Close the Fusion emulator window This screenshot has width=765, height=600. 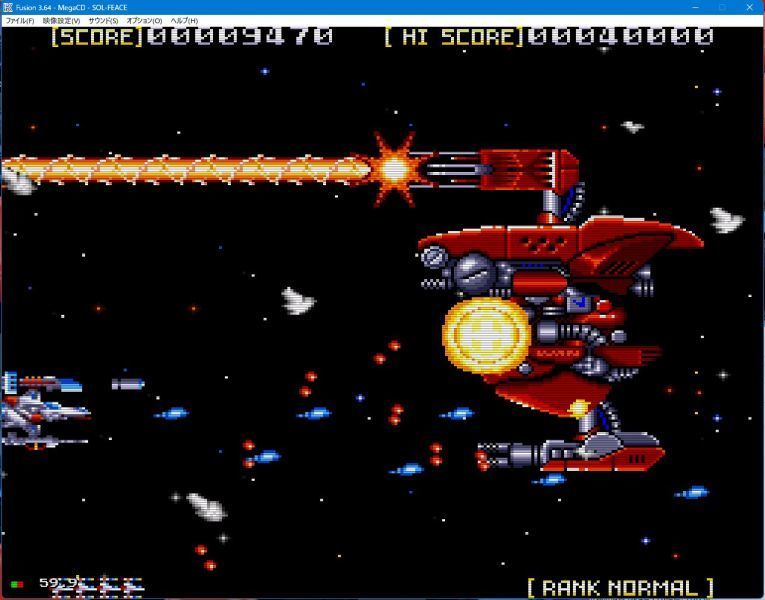tap(750, 7)
